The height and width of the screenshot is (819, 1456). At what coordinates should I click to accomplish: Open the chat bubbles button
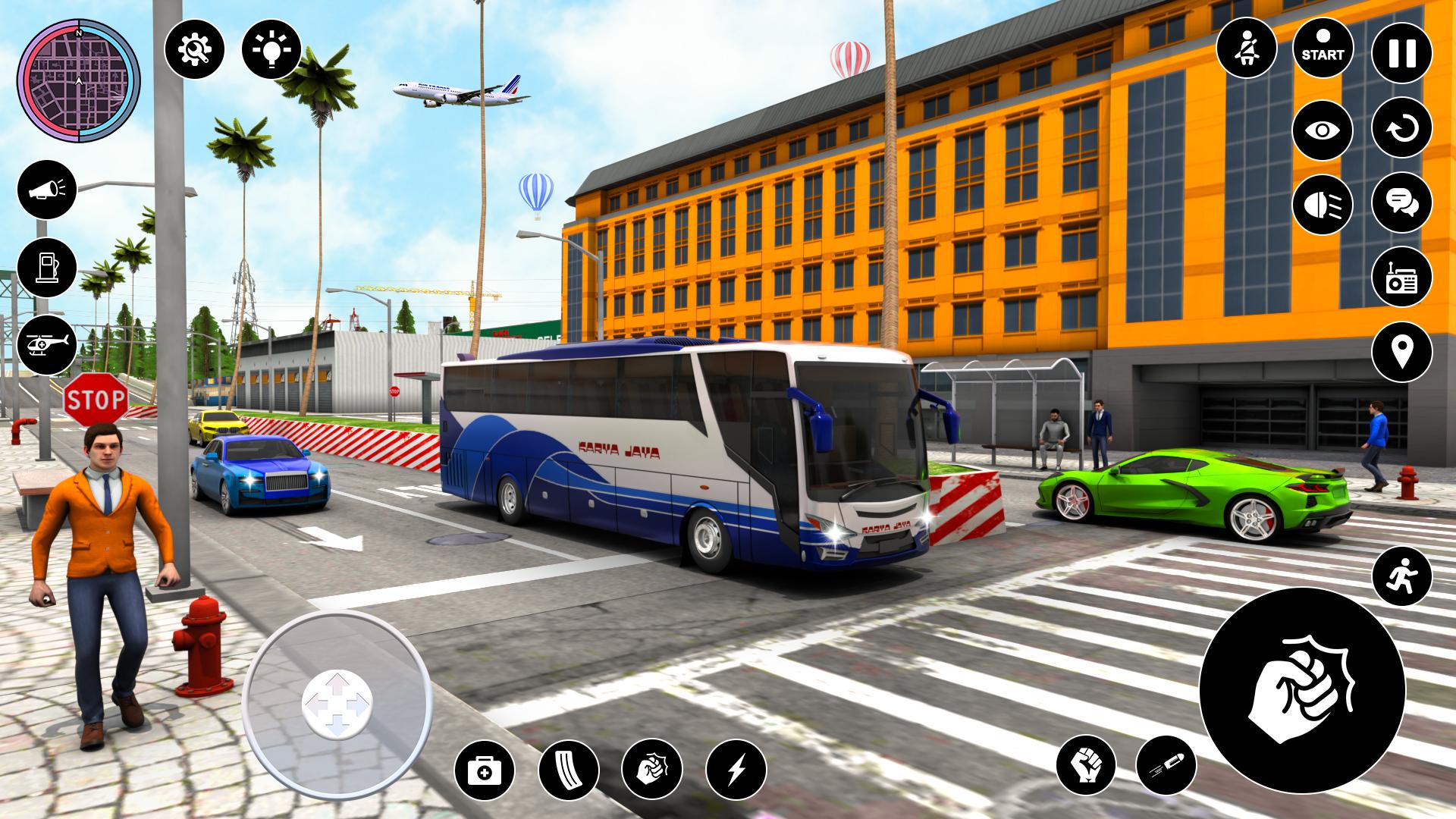pos(1401,202)
